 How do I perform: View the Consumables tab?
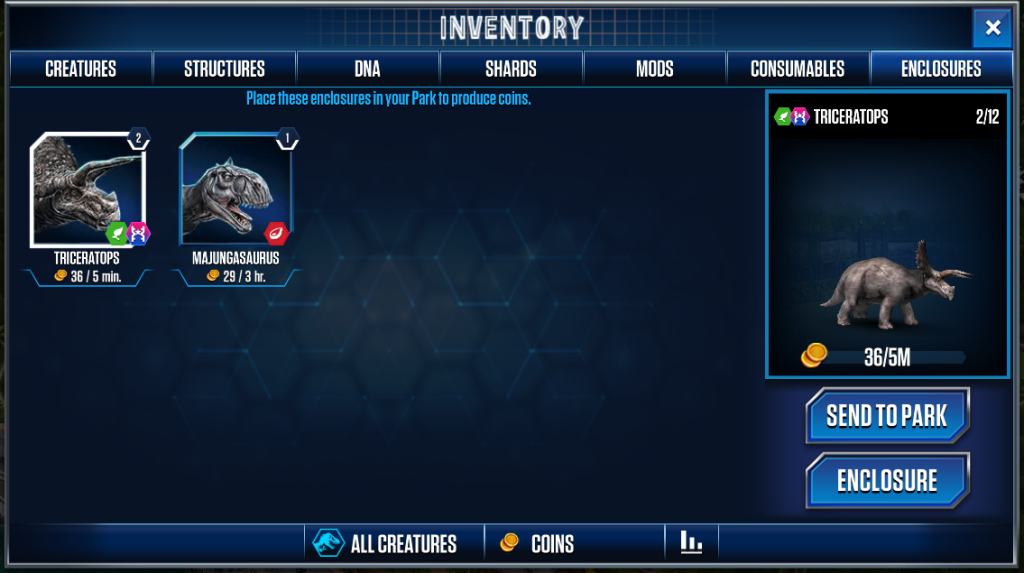click(797, 69)
